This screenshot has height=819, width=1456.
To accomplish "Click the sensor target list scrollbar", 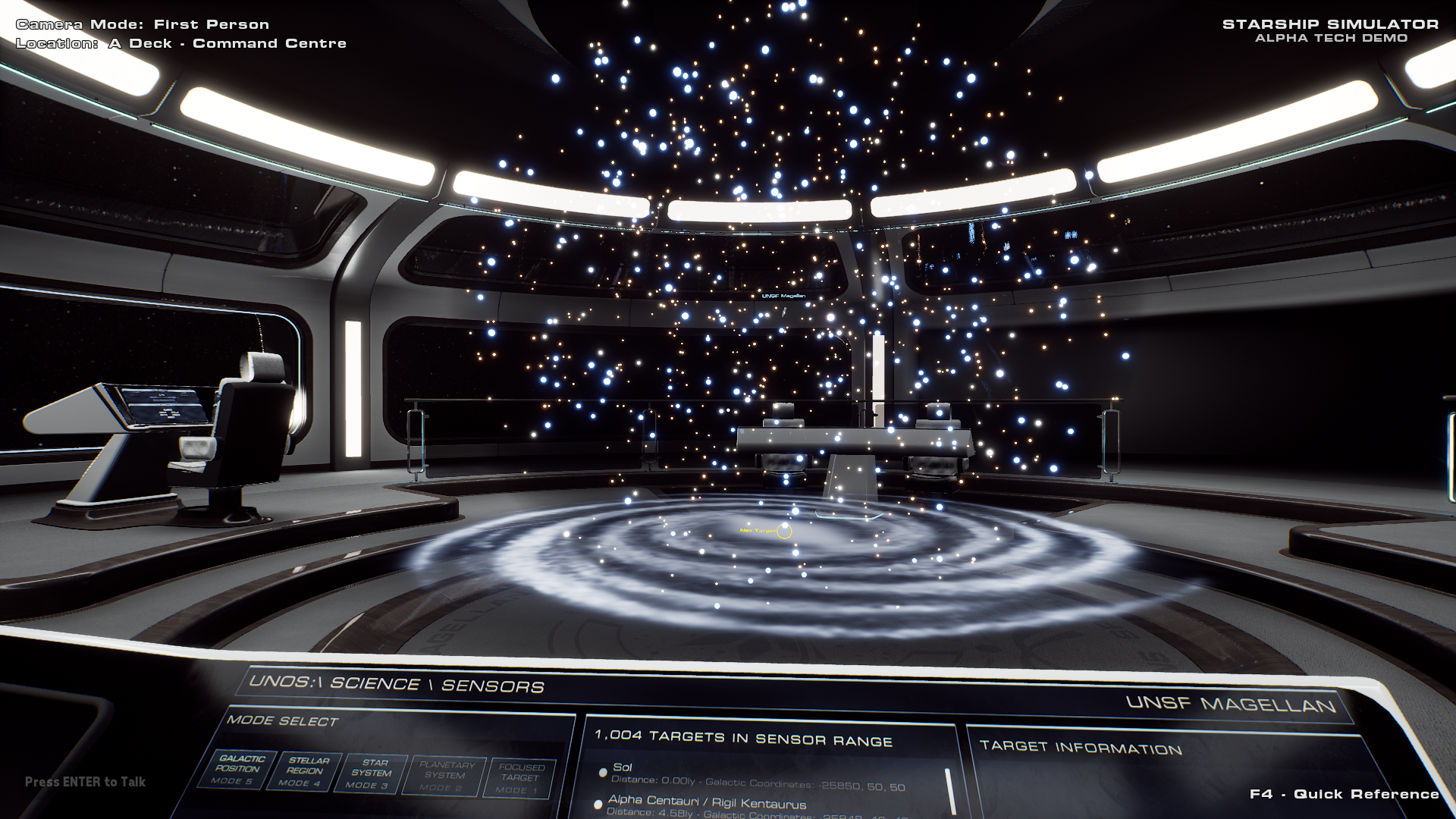I will [x=950, y=792].
